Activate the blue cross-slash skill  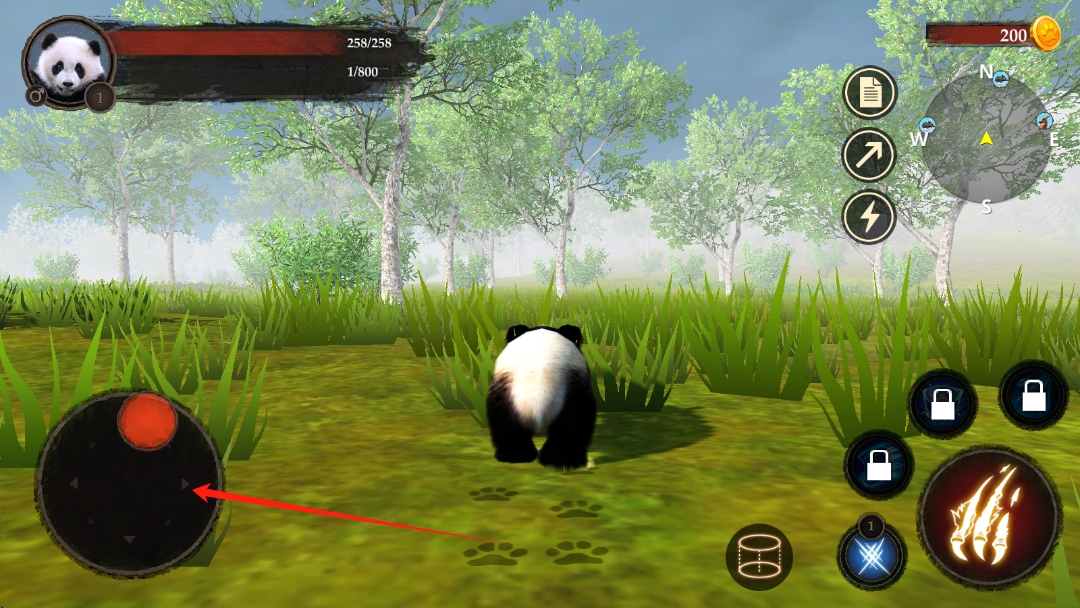click(872, 555)
